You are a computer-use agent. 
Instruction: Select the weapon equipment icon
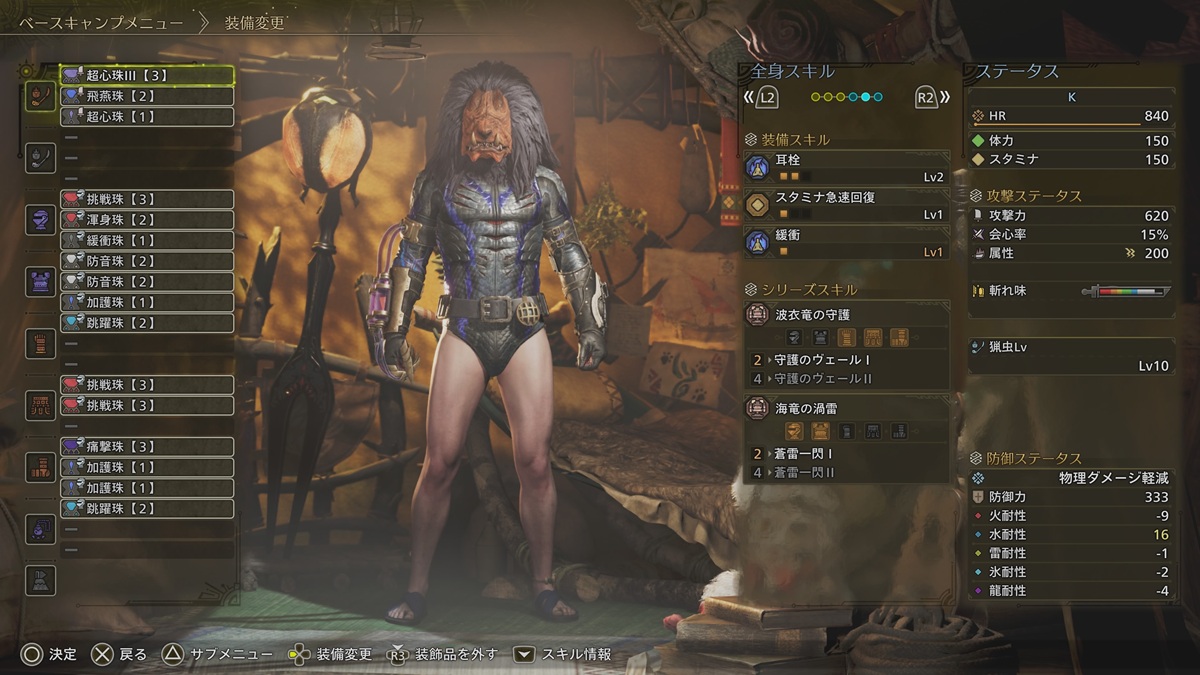[40, 96]
